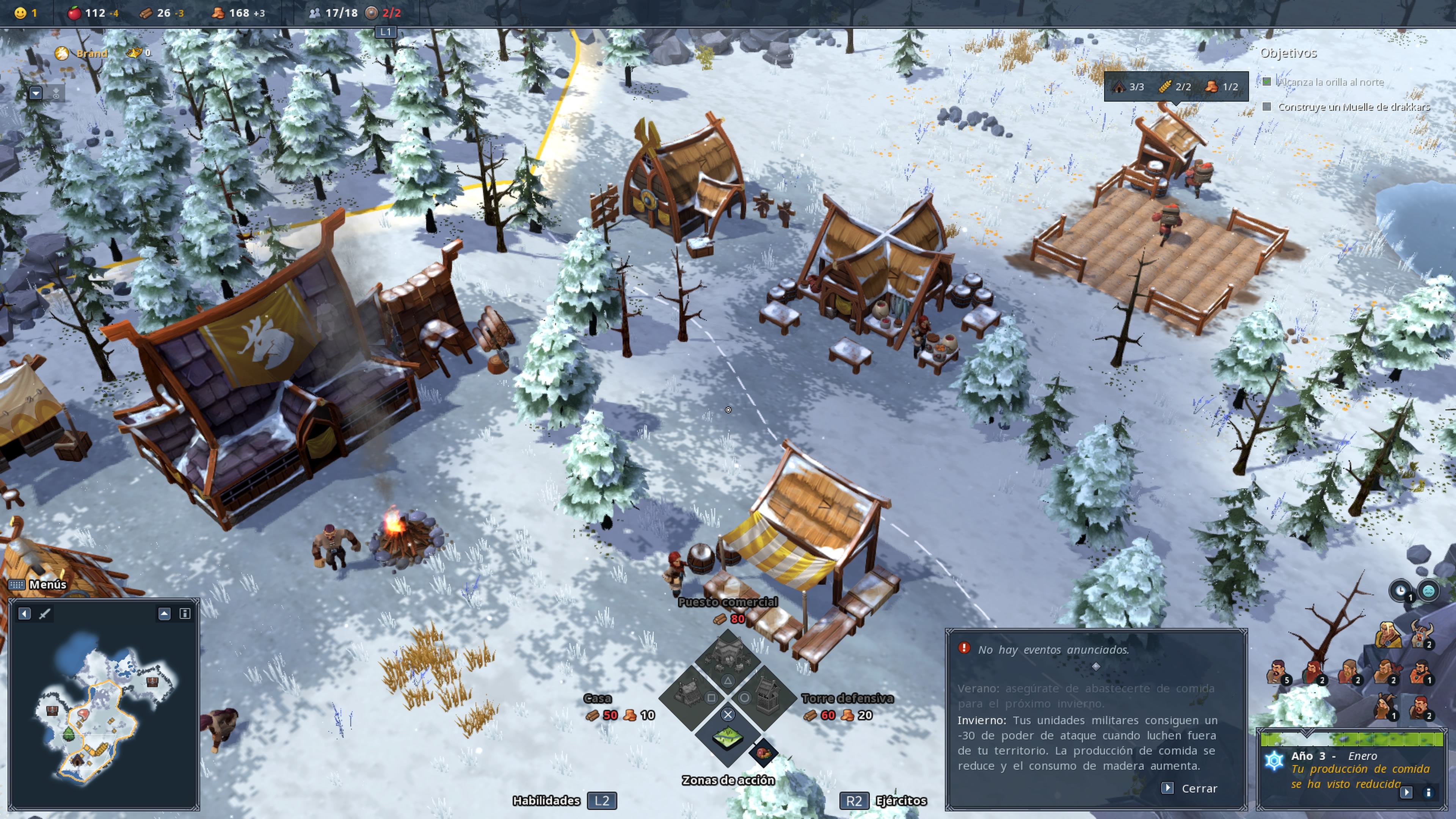Open the calendar panel info button
This screenshot has width=1456, height=819.
point(1428,792)
